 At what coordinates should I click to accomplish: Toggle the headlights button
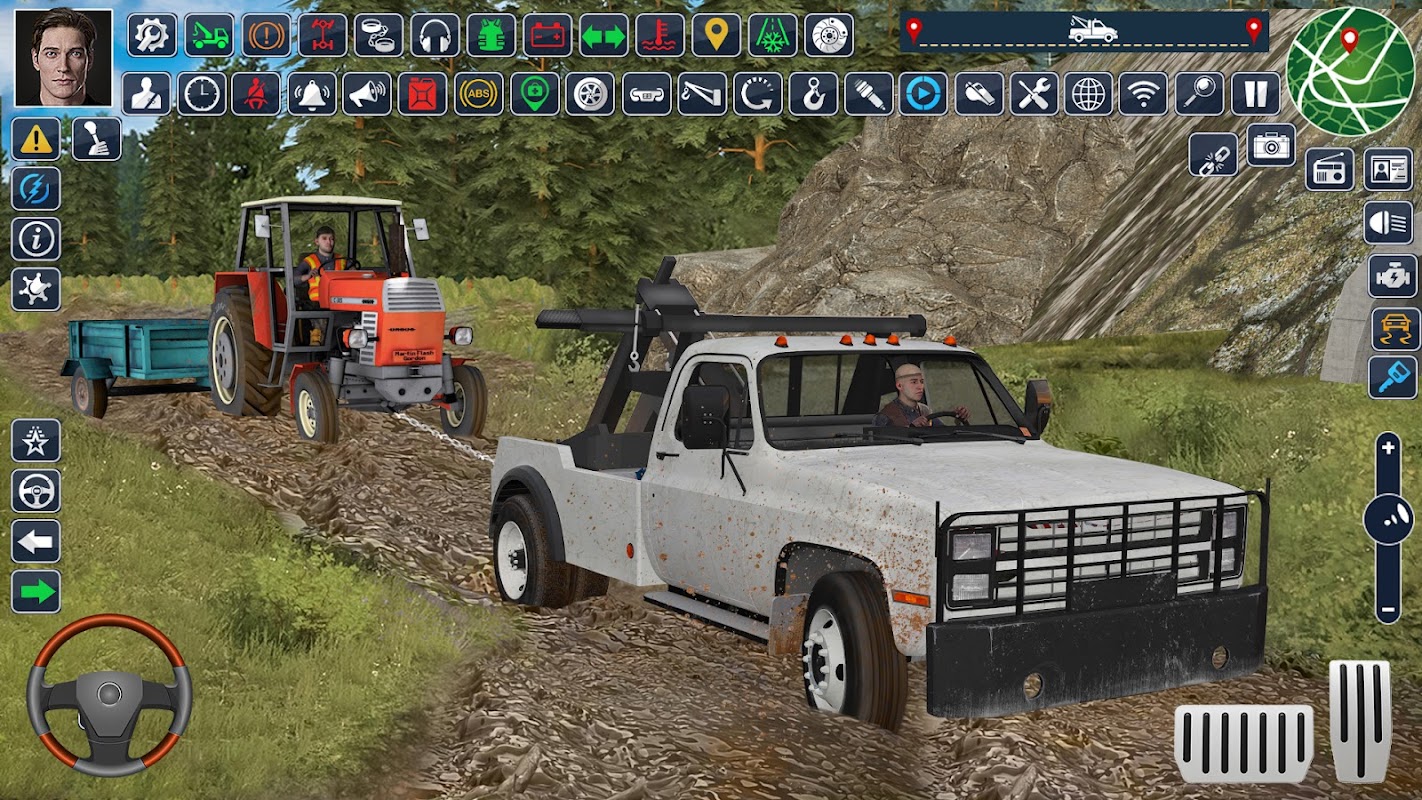[1388, 222]
